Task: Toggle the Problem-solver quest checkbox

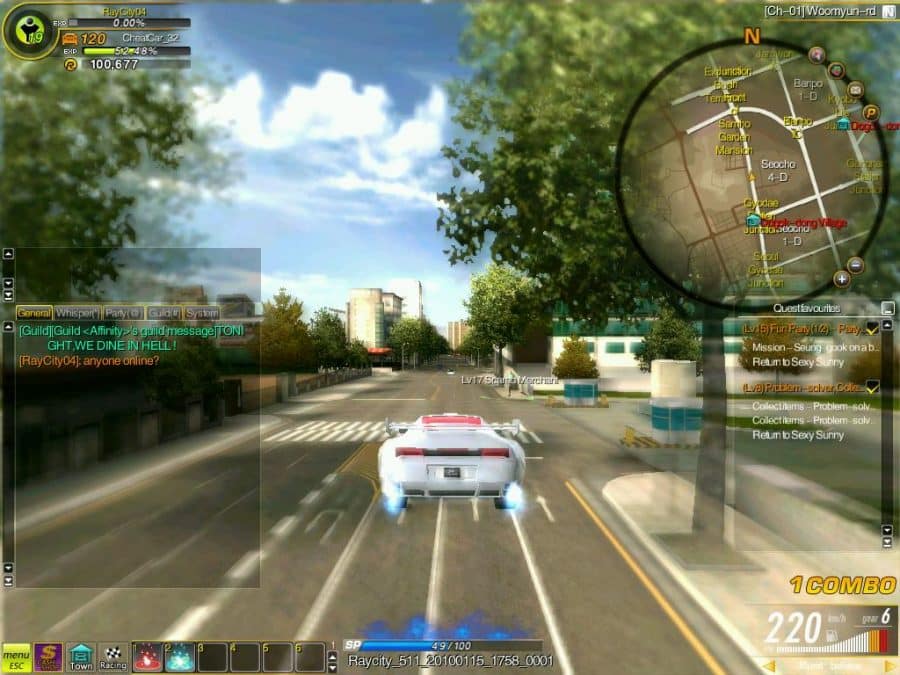Action: (872, 387)
